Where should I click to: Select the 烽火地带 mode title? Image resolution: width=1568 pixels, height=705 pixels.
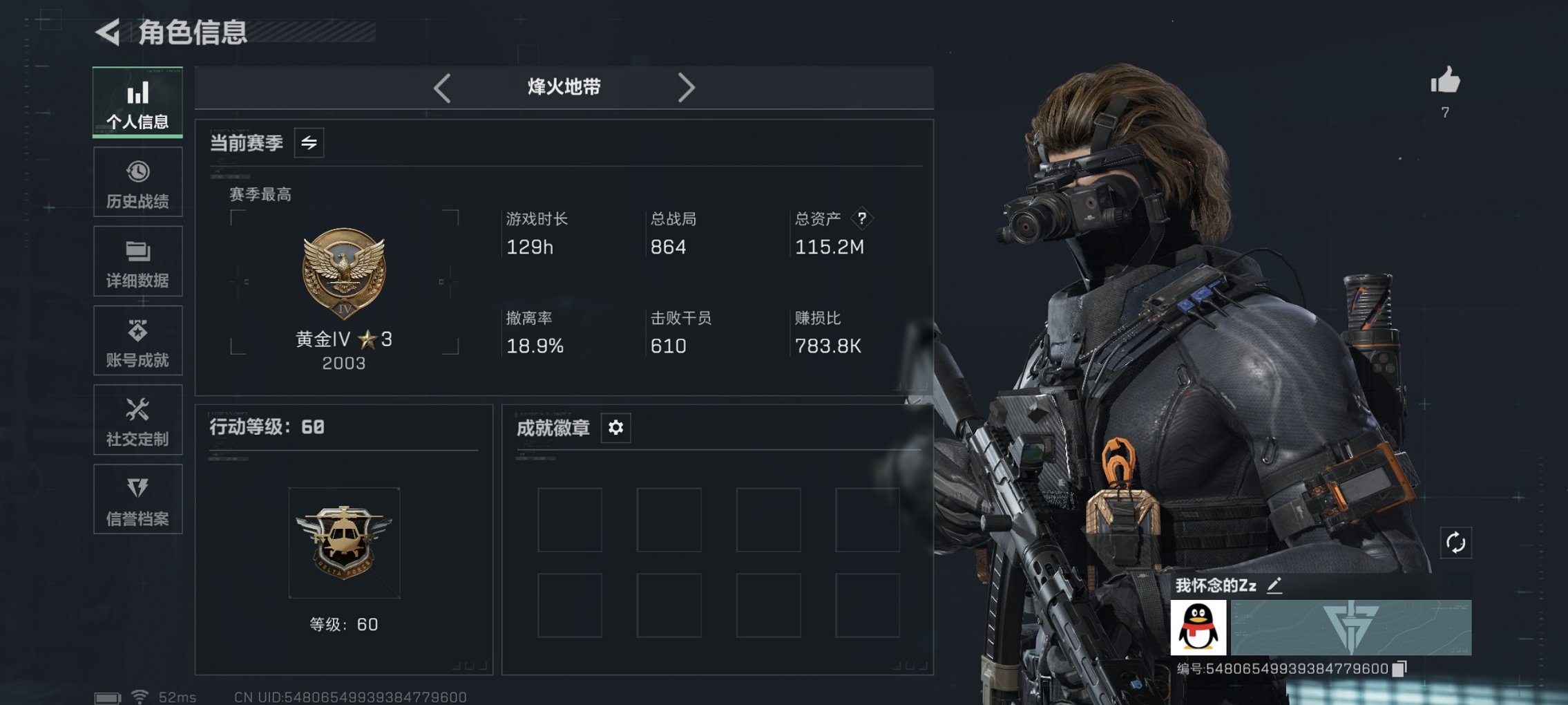coord(562,87)
